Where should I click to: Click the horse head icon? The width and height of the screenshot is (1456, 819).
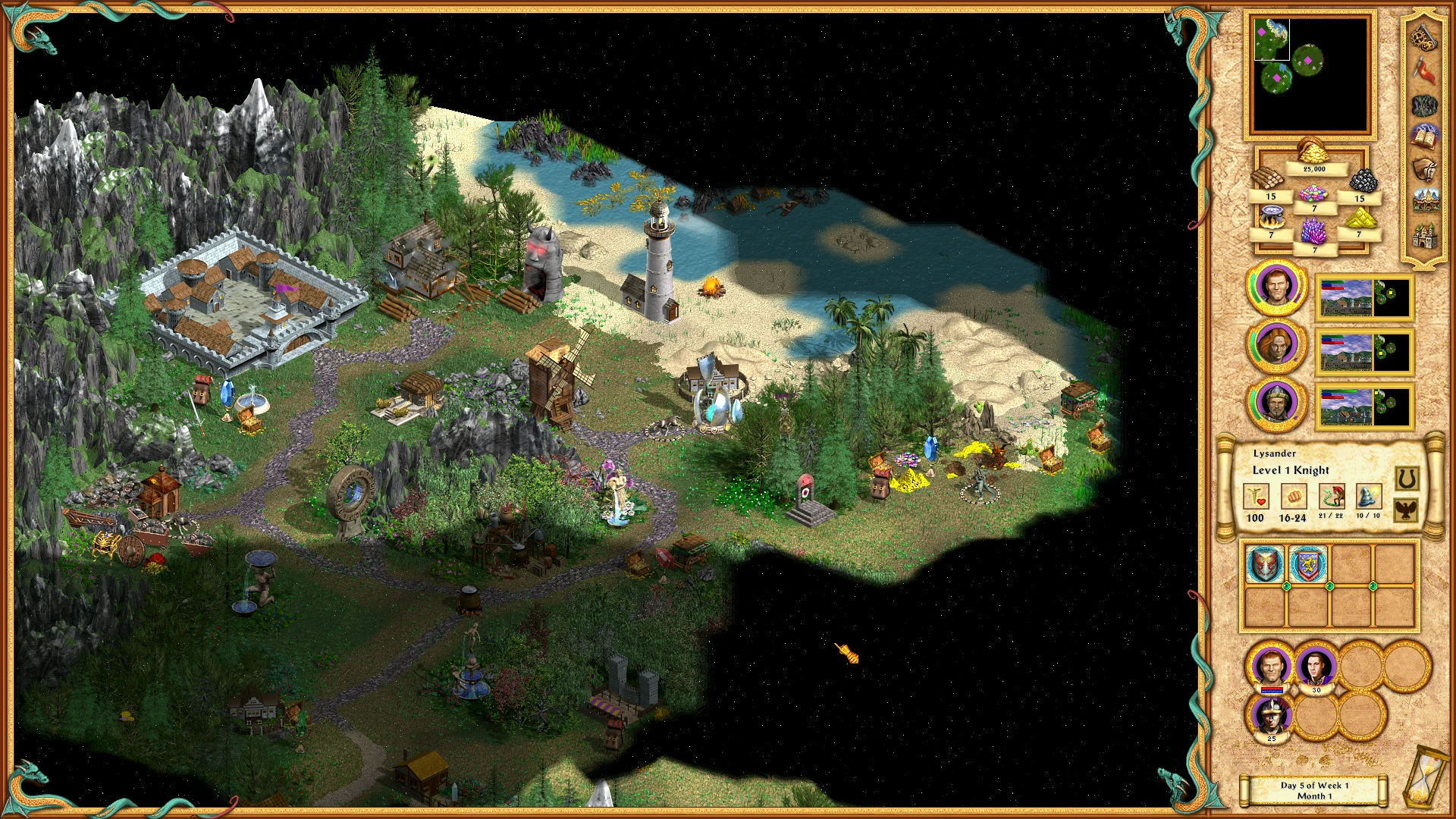pyautogui.click(x=1424, y=169)
